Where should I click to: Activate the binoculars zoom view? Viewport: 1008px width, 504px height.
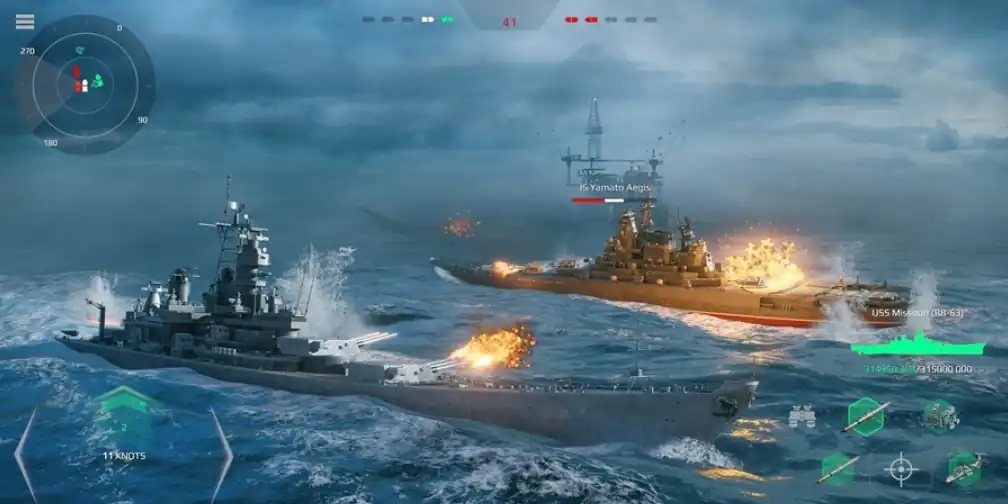(801, 417)
